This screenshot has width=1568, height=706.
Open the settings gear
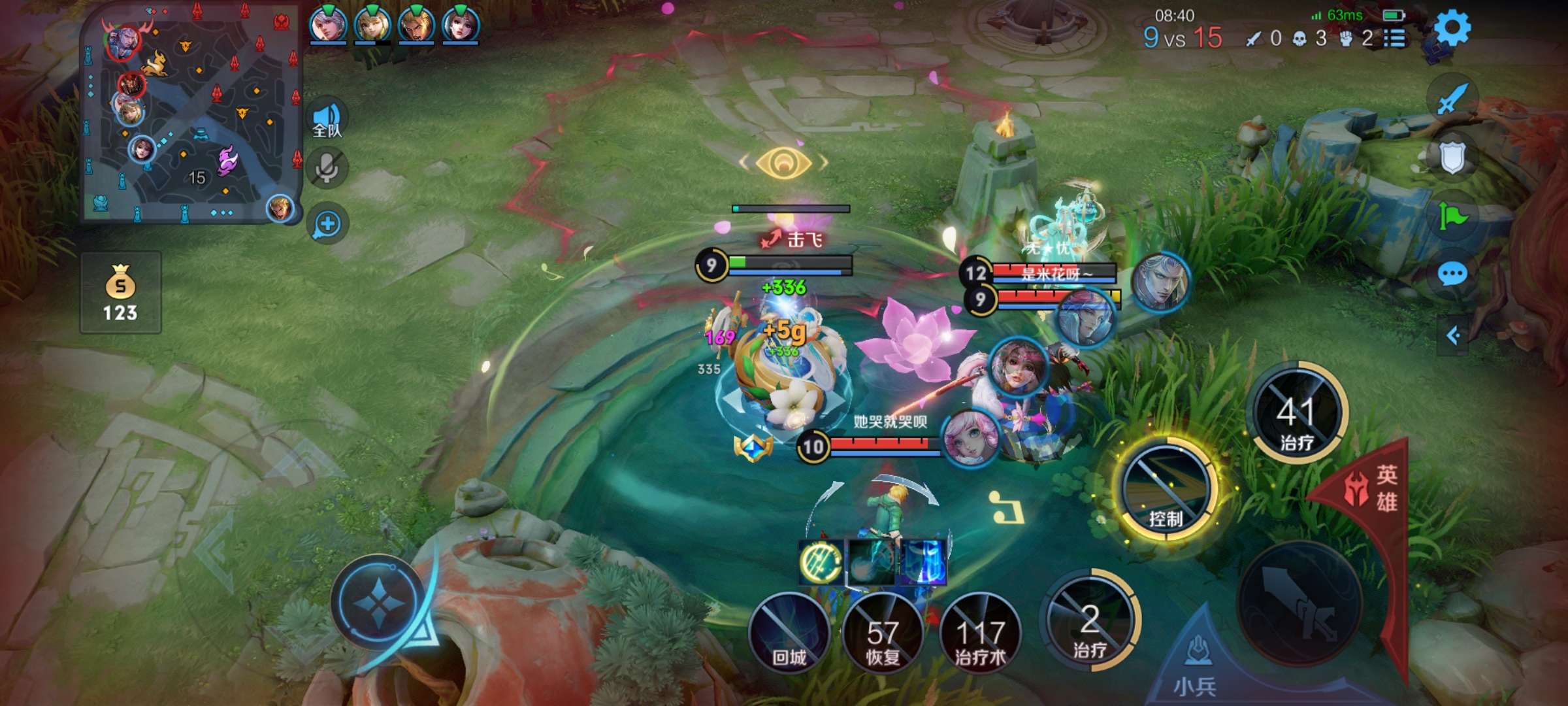(1452, 29)
